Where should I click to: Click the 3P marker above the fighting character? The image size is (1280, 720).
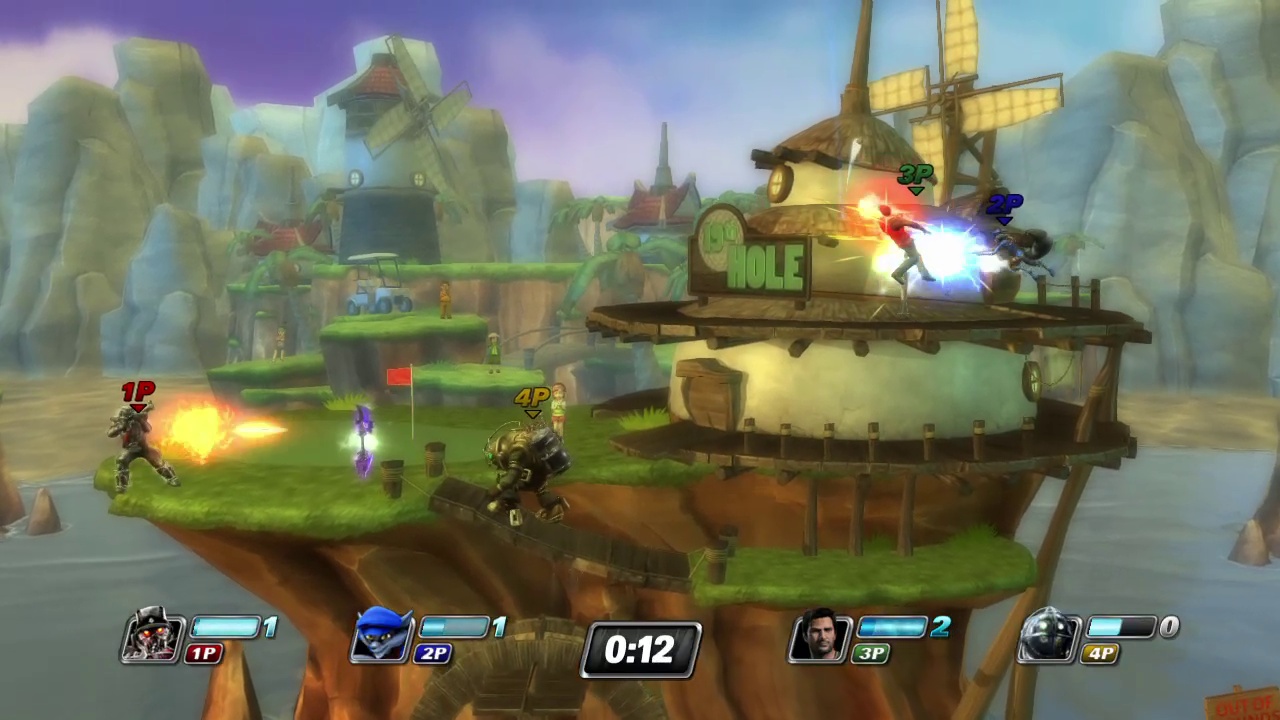pos(916,176)
